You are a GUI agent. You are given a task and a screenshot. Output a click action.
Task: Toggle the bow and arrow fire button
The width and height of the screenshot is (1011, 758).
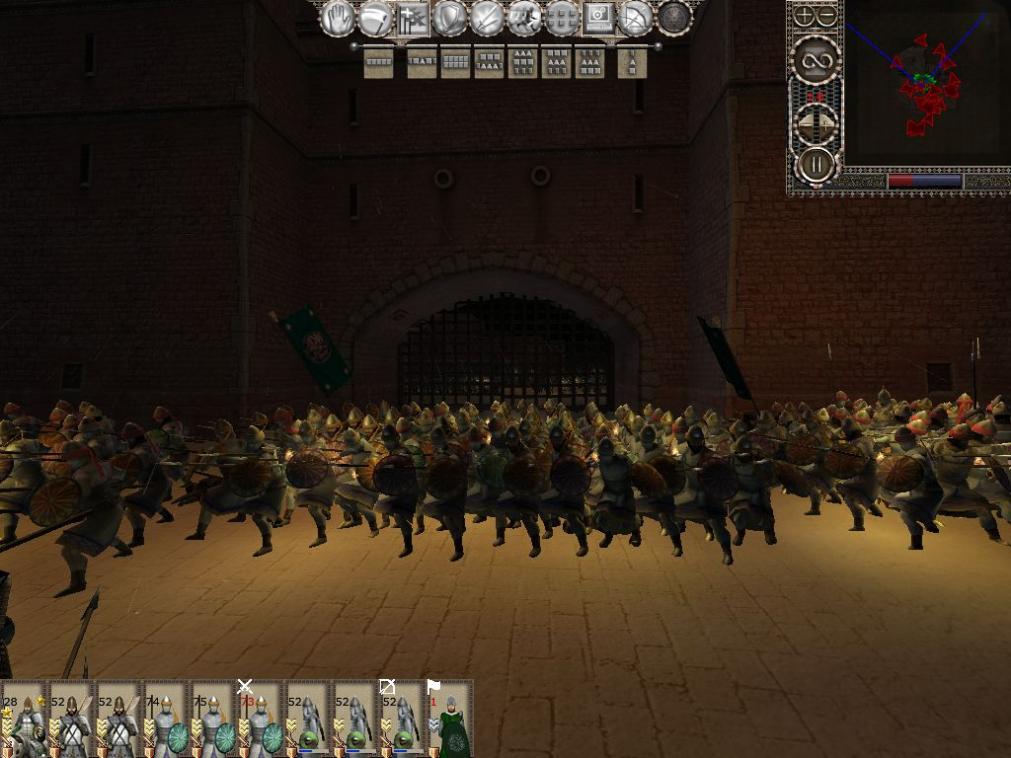[x=636, y=18]
